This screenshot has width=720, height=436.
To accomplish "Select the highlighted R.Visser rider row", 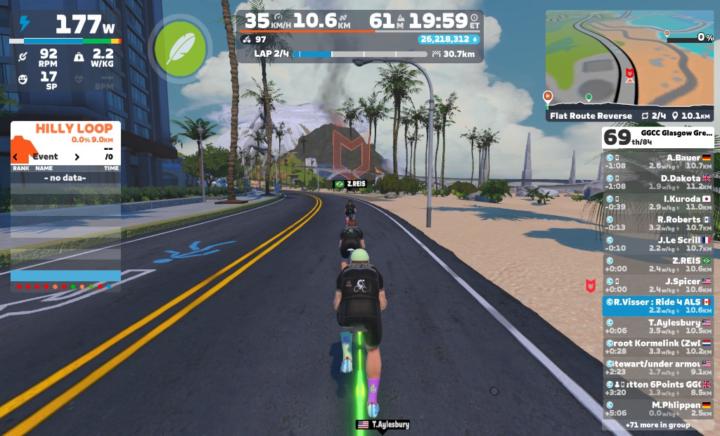I will click(x=658, y=305).
